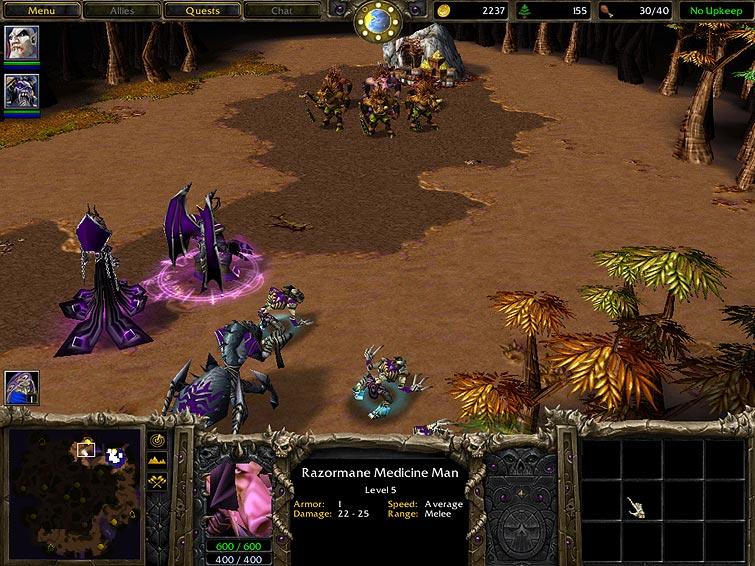This screenshot has height=566, width=755.
Task: Toggle formation movement crossed-axes button
Action: tap(158, 481)
